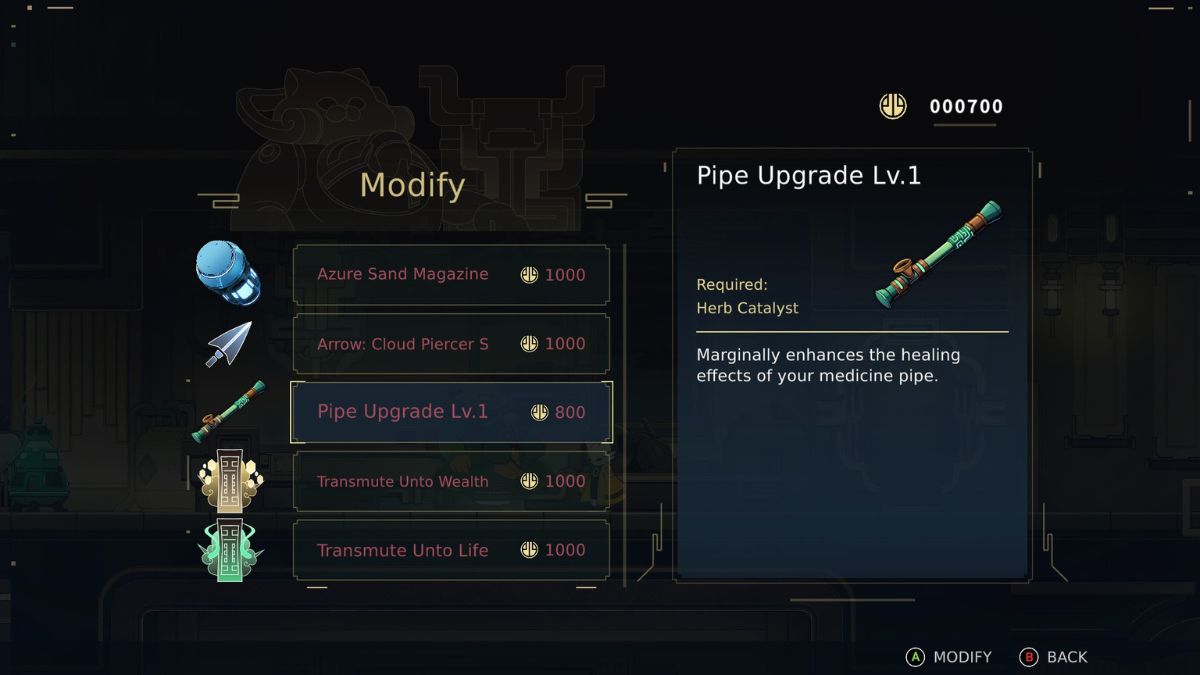Viewport: 1200px width, 675px height.
Task: Click the green medicine pipe list icon
Action: 229,411
